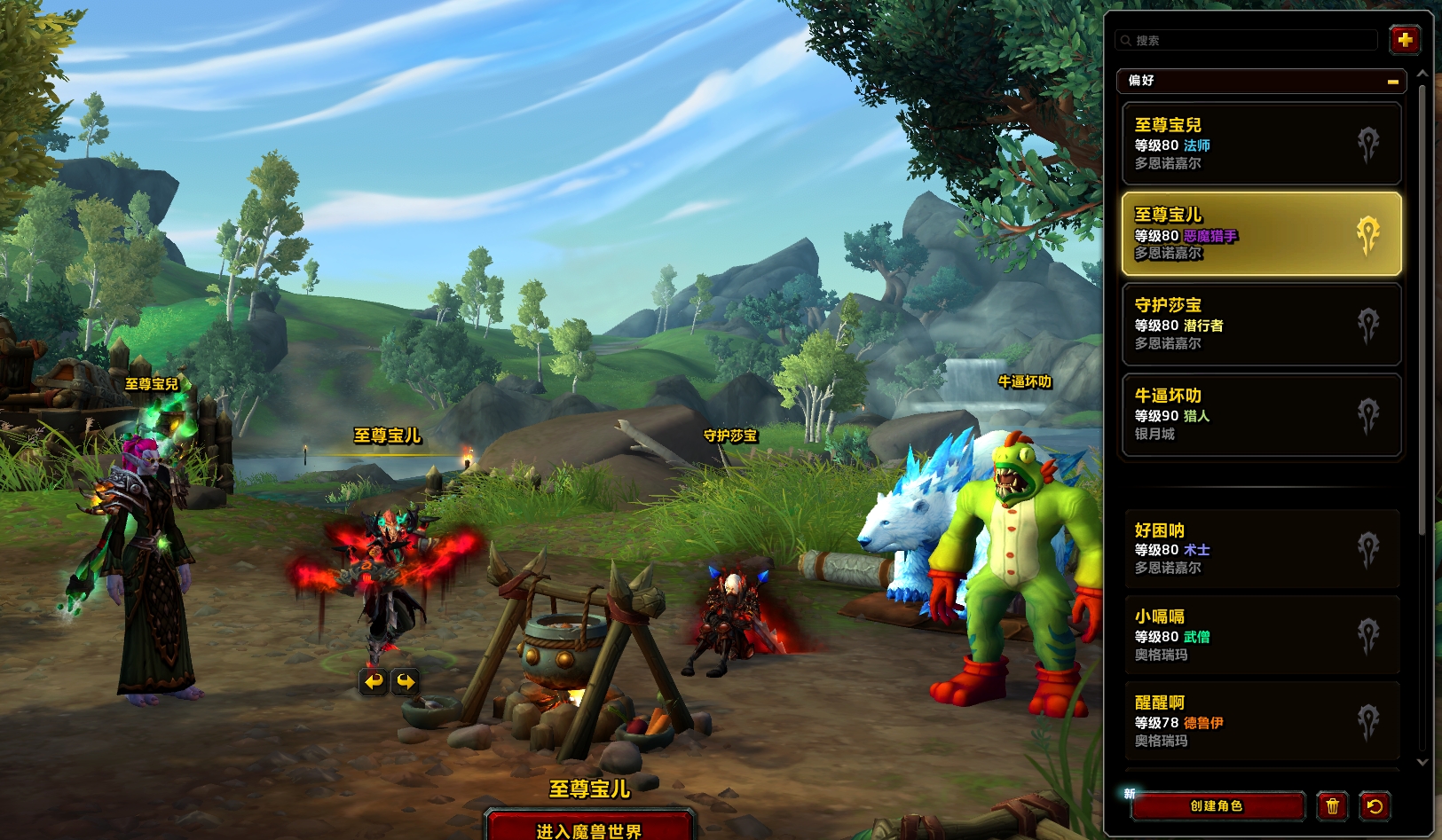Choose the rogue character 守护莎宝
This screenshot has height=840, width=1442.
click(x=1260, y=325)
